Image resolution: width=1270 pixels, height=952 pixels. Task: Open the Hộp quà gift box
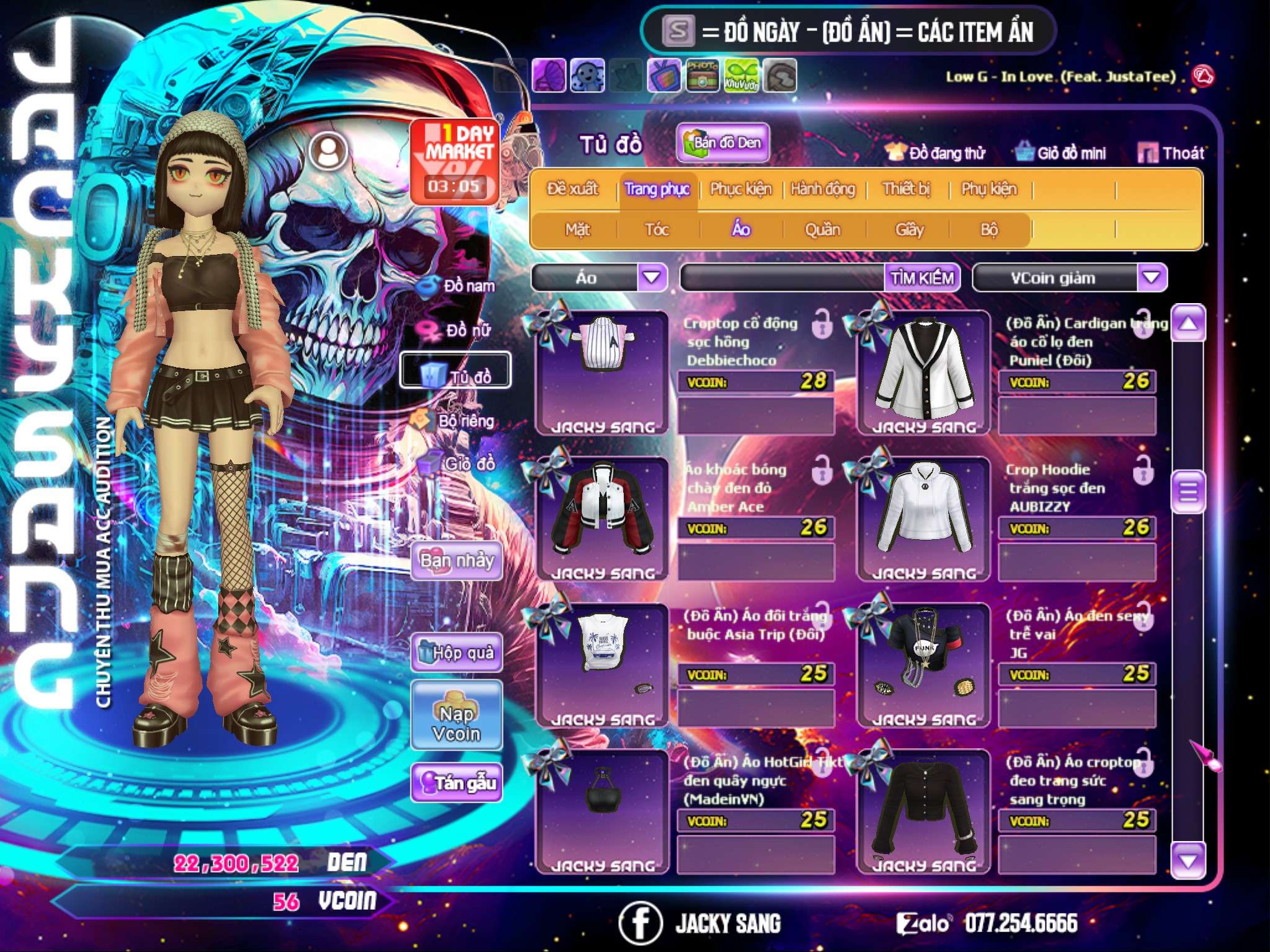456,653
